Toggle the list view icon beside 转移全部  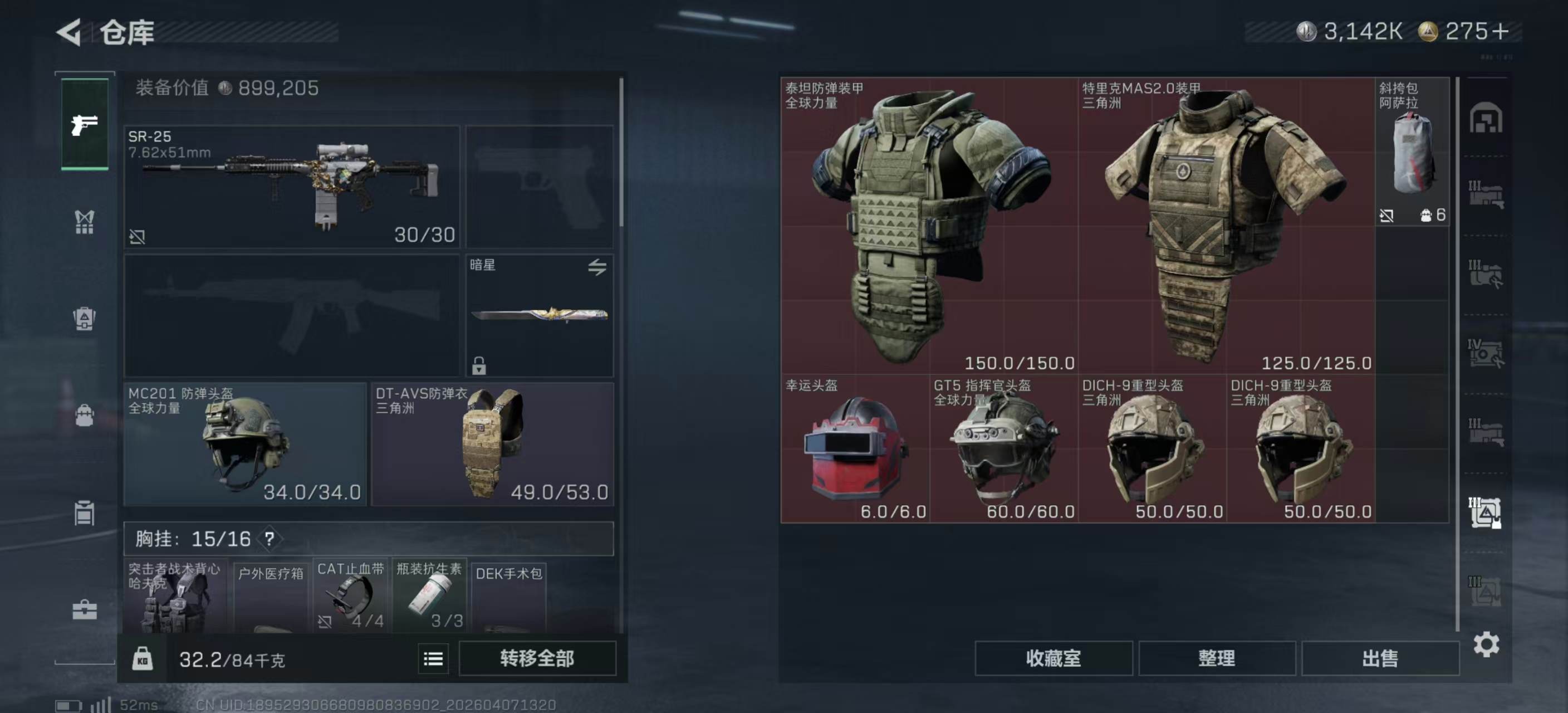[x=433, y=659]
